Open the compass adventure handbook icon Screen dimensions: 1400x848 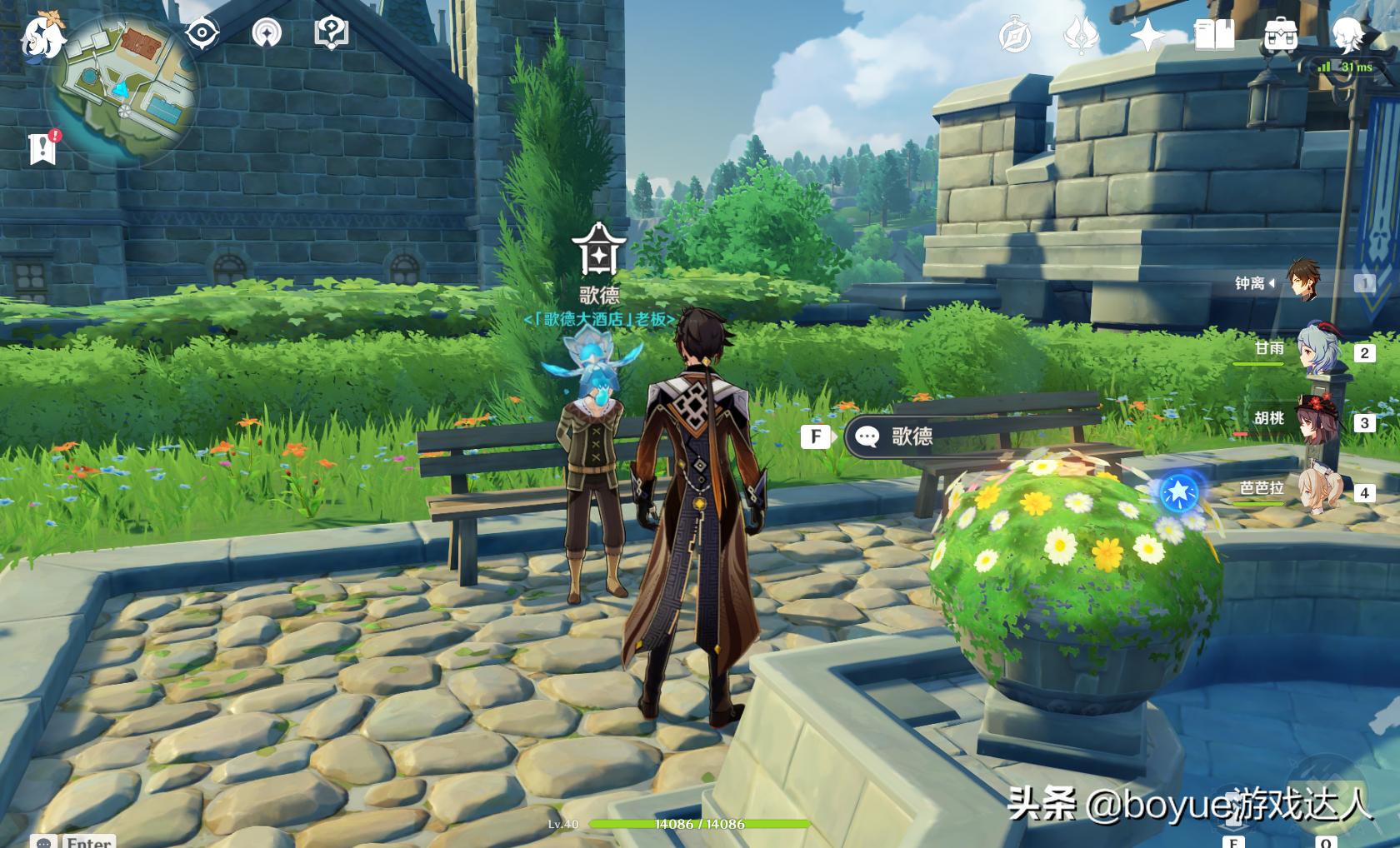[x=1015, y=36]
